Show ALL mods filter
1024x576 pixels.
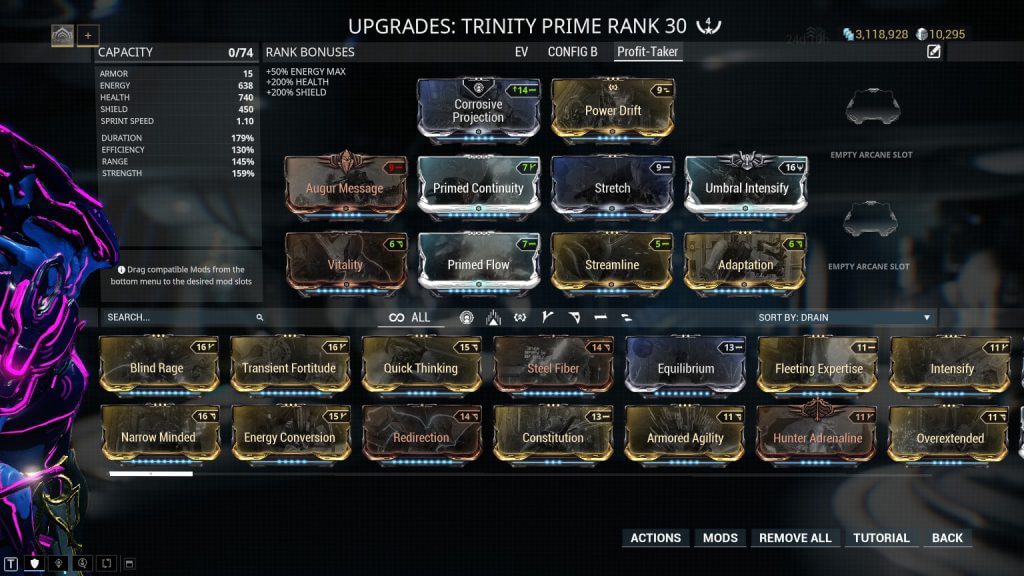410,317
